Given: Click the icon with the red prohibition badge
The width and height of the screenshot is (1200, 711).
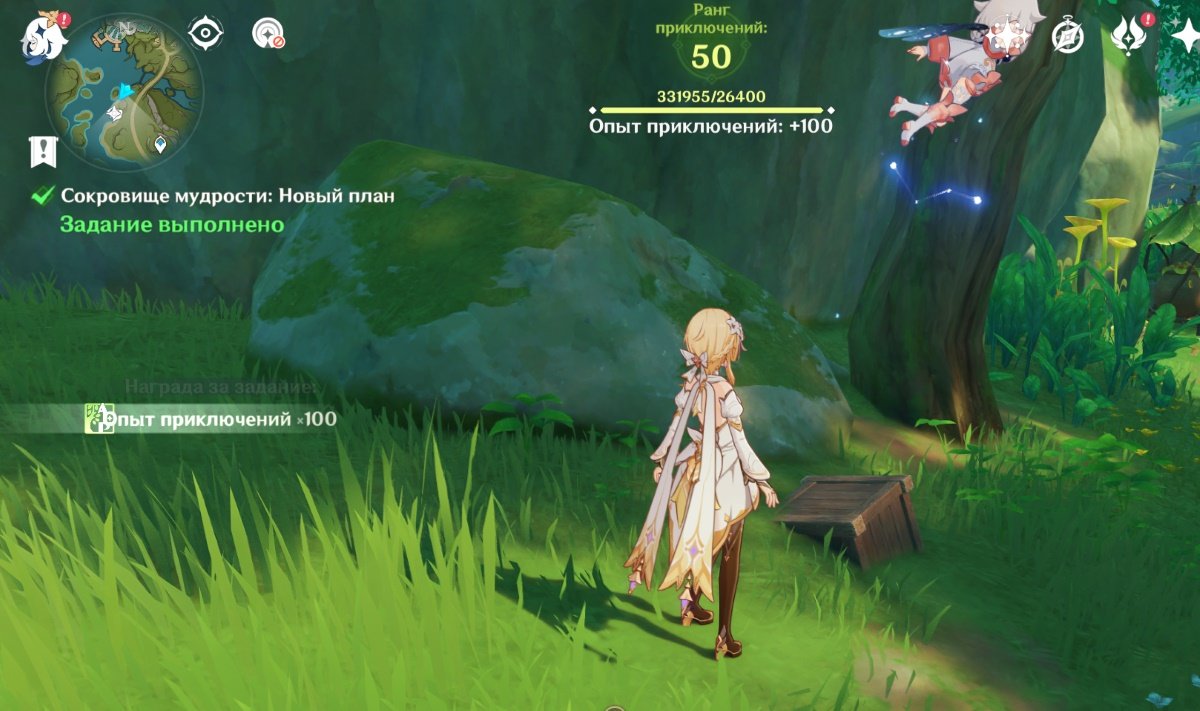Looking at the screenshot, I should [x=267, y=34].
